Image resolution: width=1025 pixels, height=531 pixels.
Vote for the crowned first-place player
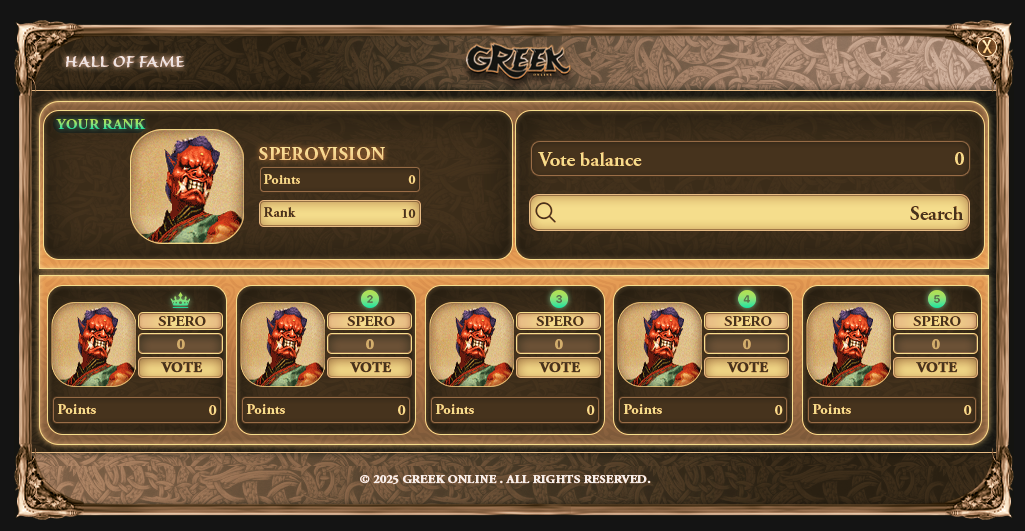[x=181, y=367]
